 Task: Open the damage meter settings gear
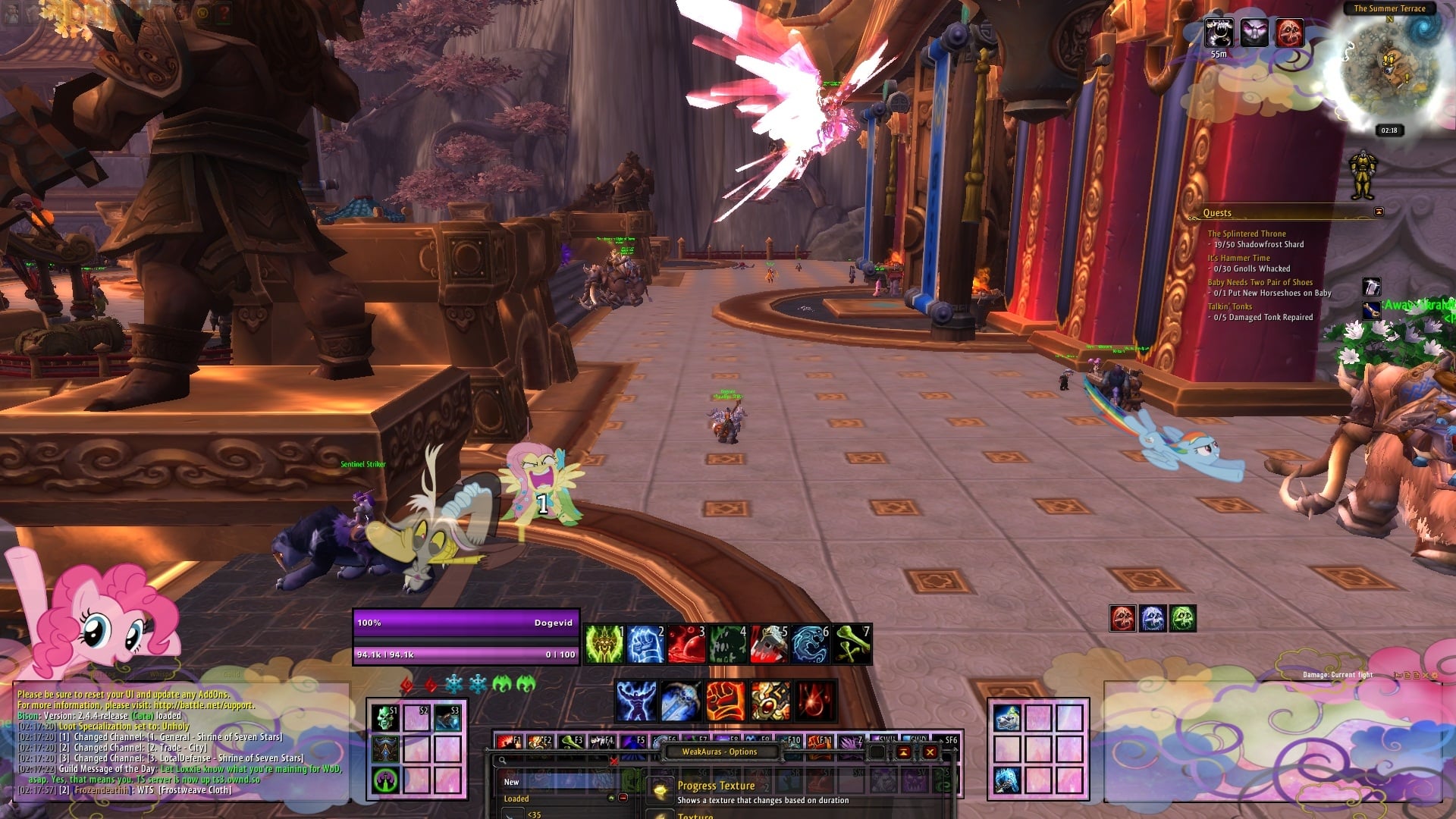click(x=1434, y=675)
